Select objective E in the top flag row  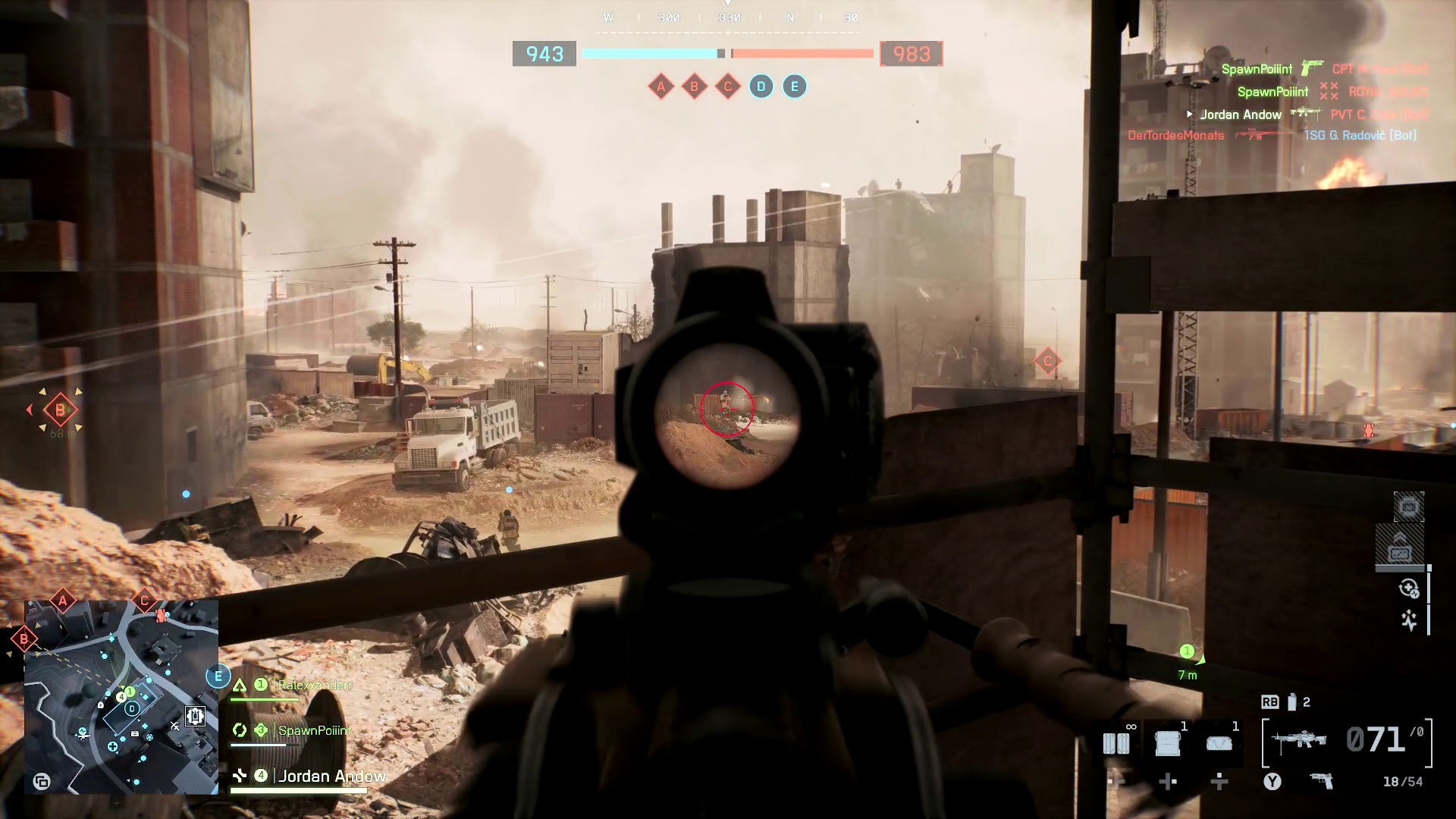click(795, 86)
